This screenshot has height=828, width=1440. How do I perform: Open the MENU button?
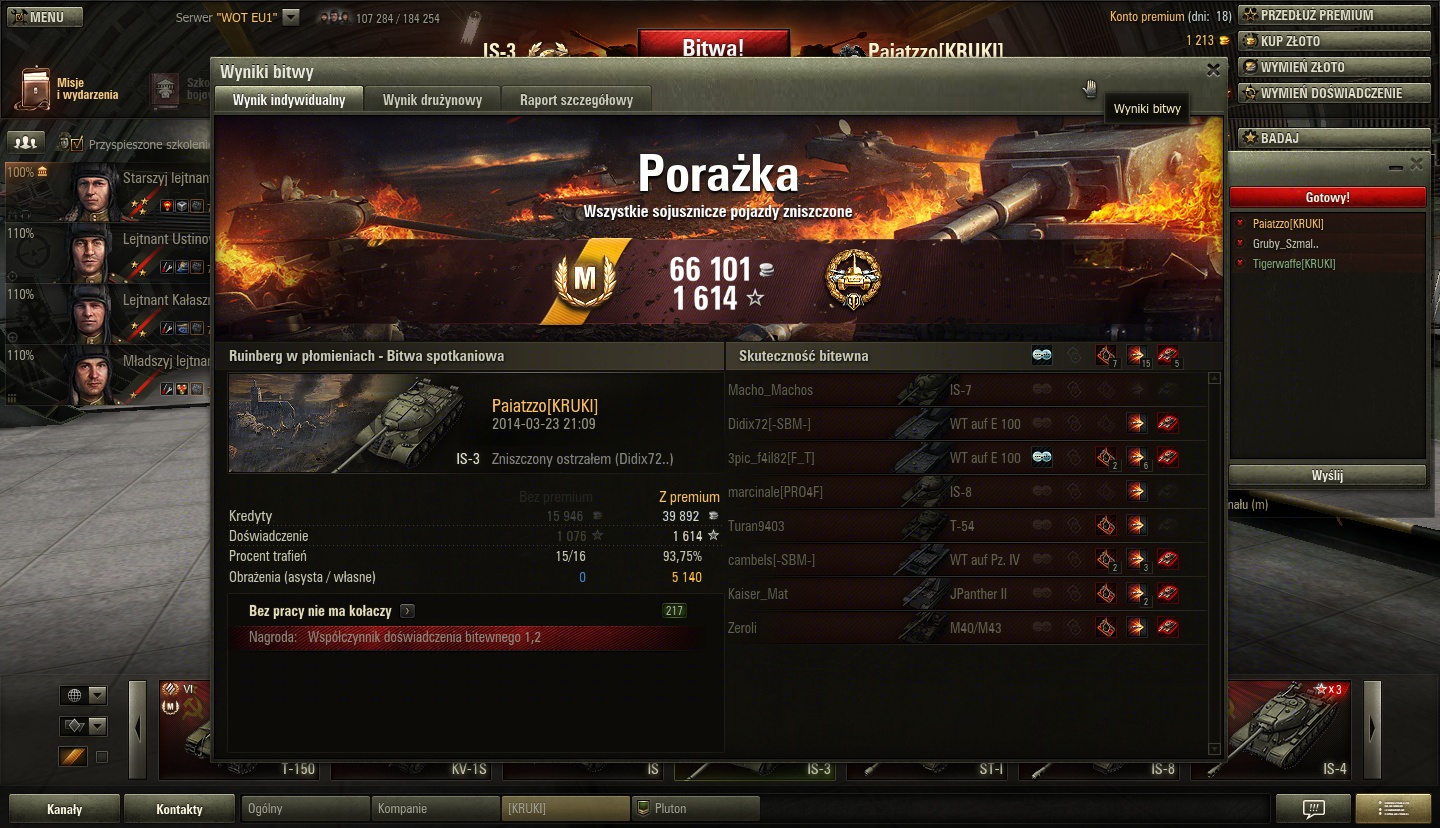pyautogui.click(x=42, y=17)
